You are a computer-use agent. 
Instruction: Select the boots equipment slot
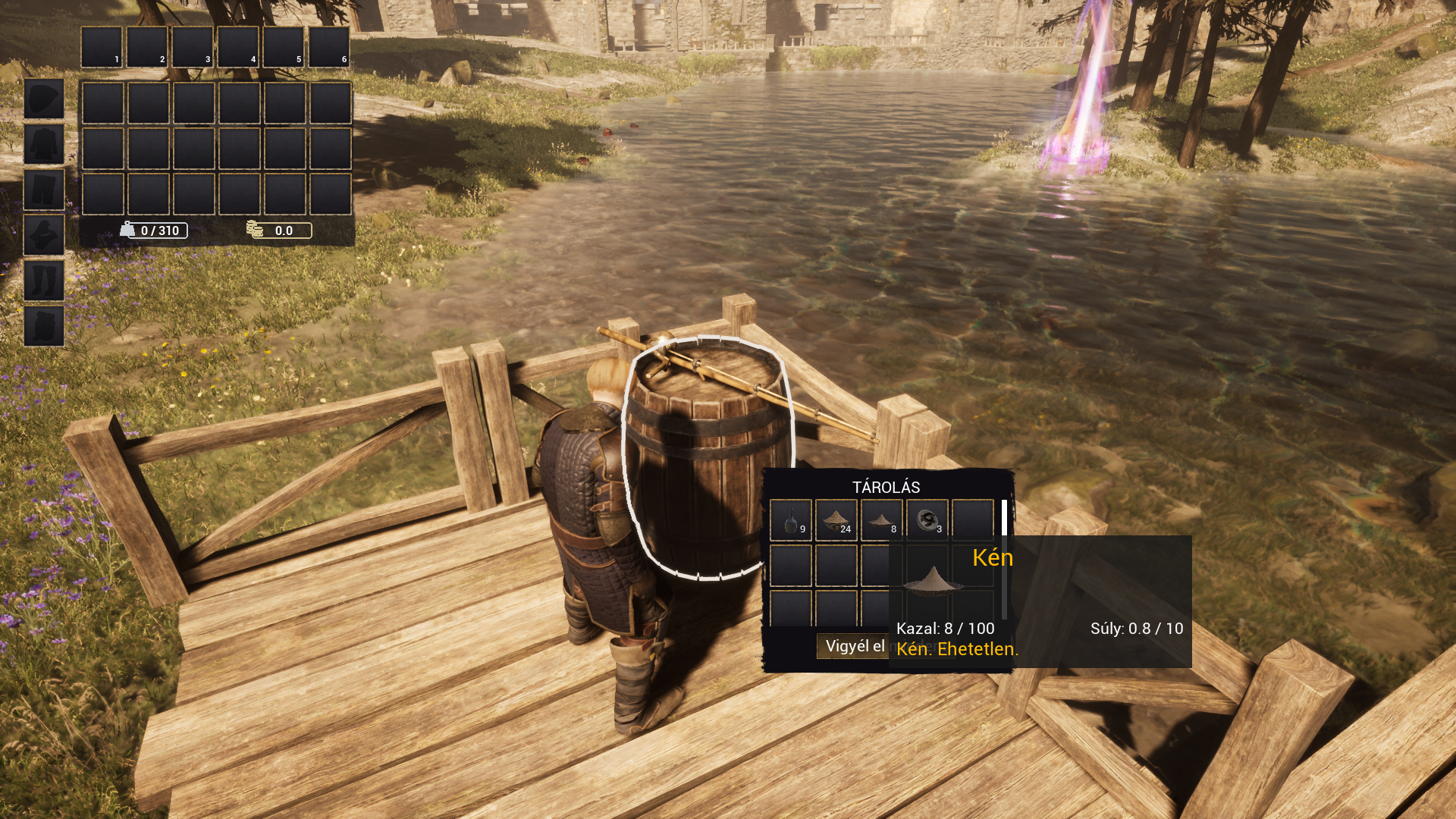point(44,281)
